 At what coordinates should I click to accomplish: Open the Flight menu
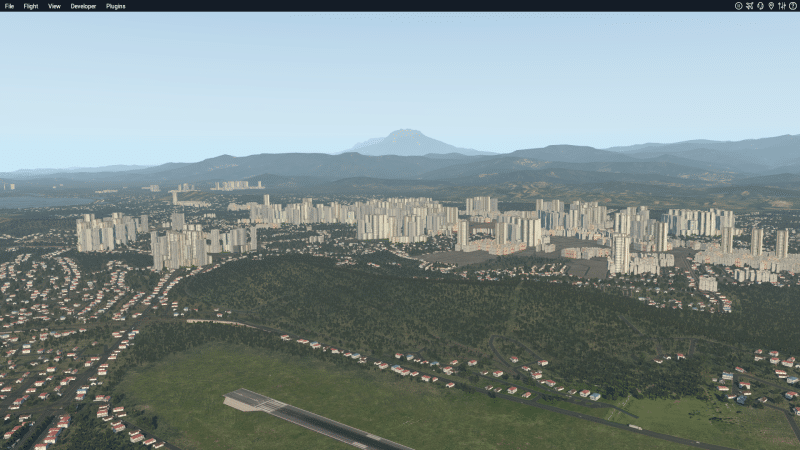tap(31, 6)
